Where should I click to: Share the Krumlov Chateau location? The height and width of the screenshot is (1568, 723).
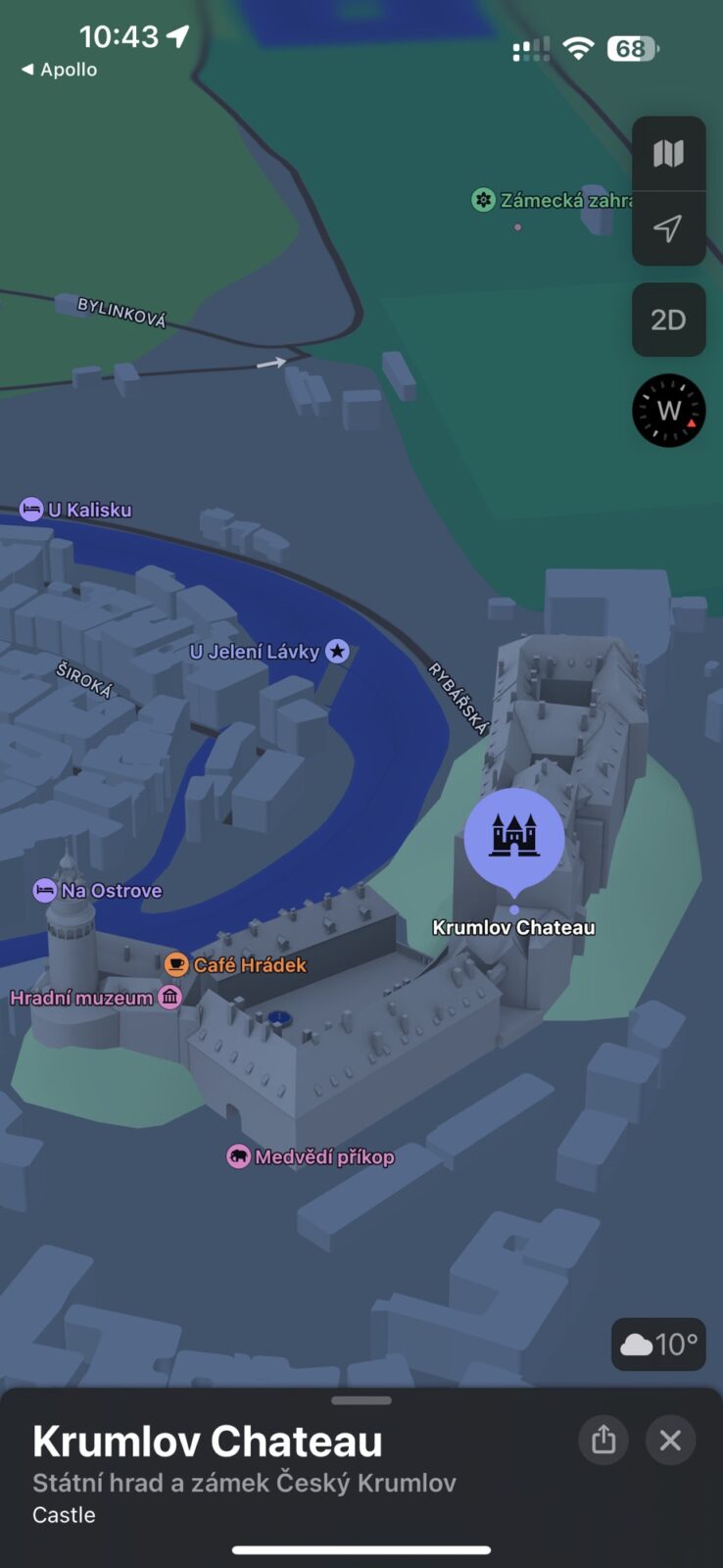tap(603, 1440)
